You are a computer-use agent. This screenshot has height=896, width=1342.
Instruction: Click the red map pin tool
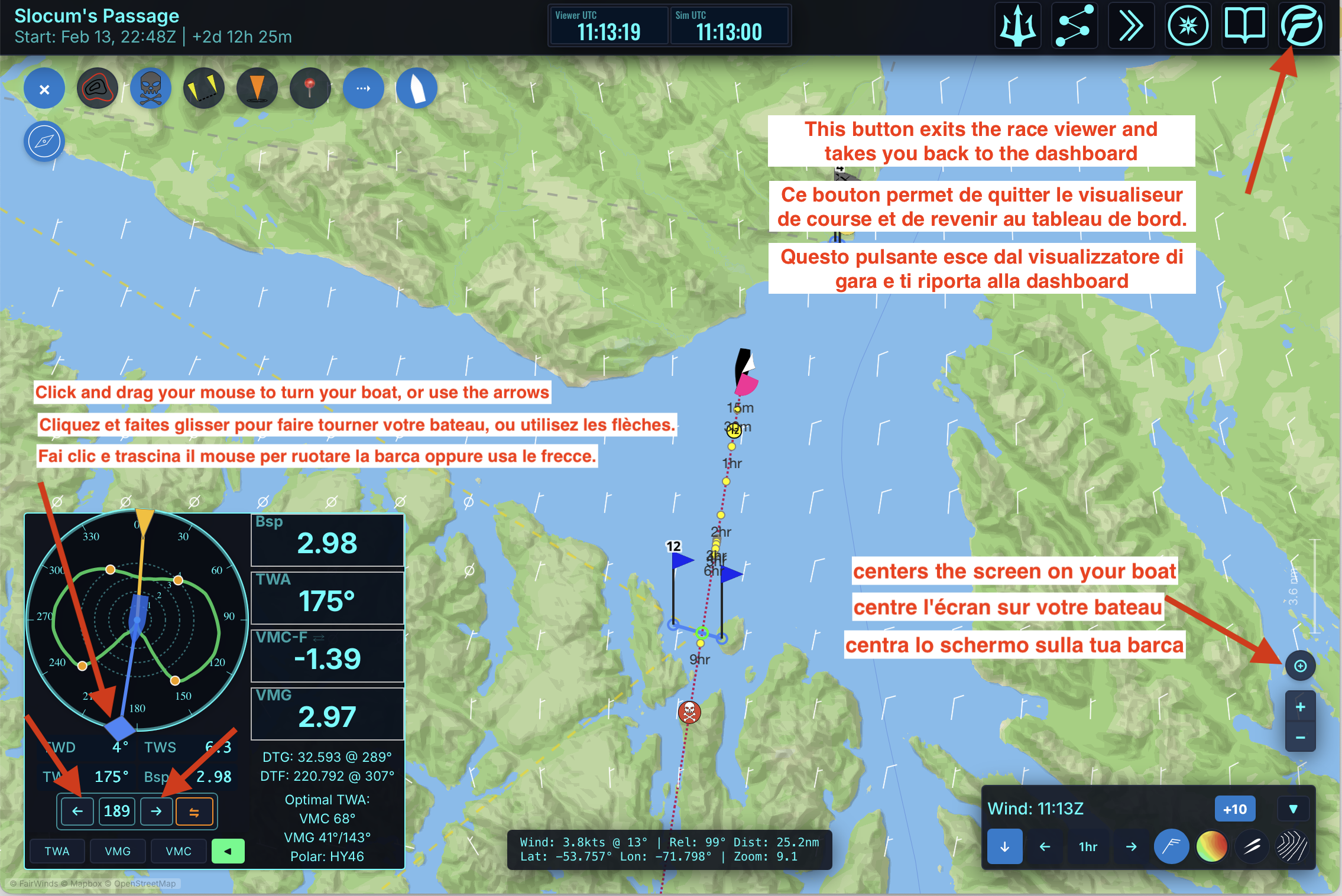pos(310,89)
